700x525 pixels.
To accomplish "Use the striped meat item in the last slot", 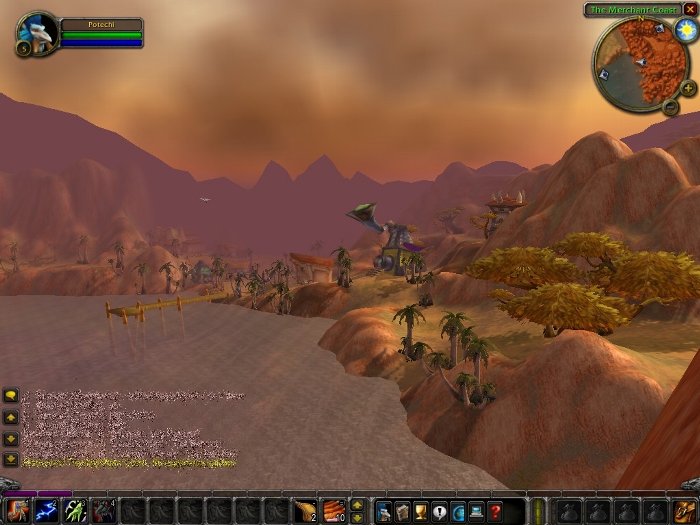I will click(x=333, y=511).
